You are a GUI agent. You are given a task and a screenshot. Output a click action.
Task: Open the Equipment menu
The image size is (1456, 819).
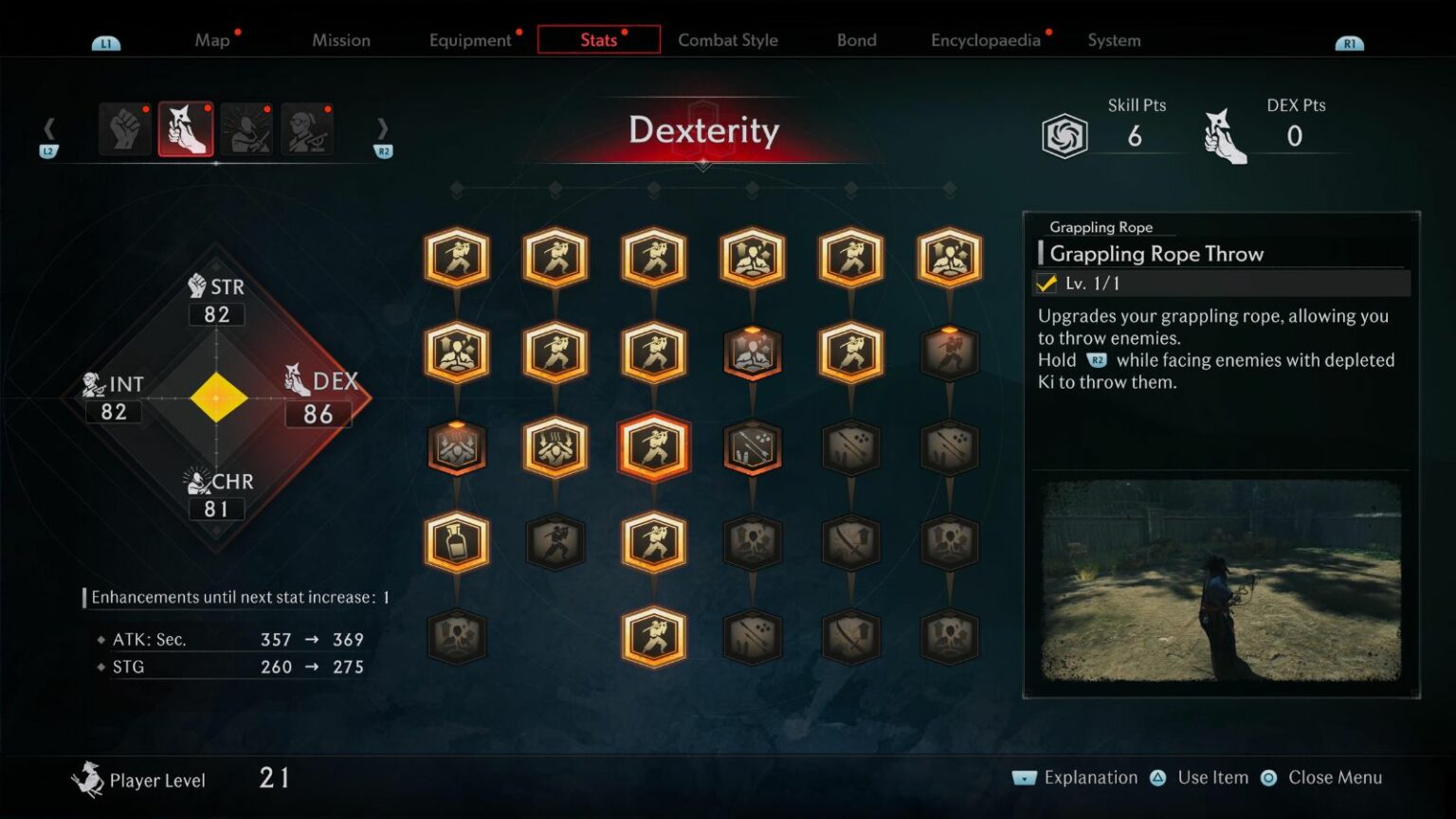[x=470, y=40]
